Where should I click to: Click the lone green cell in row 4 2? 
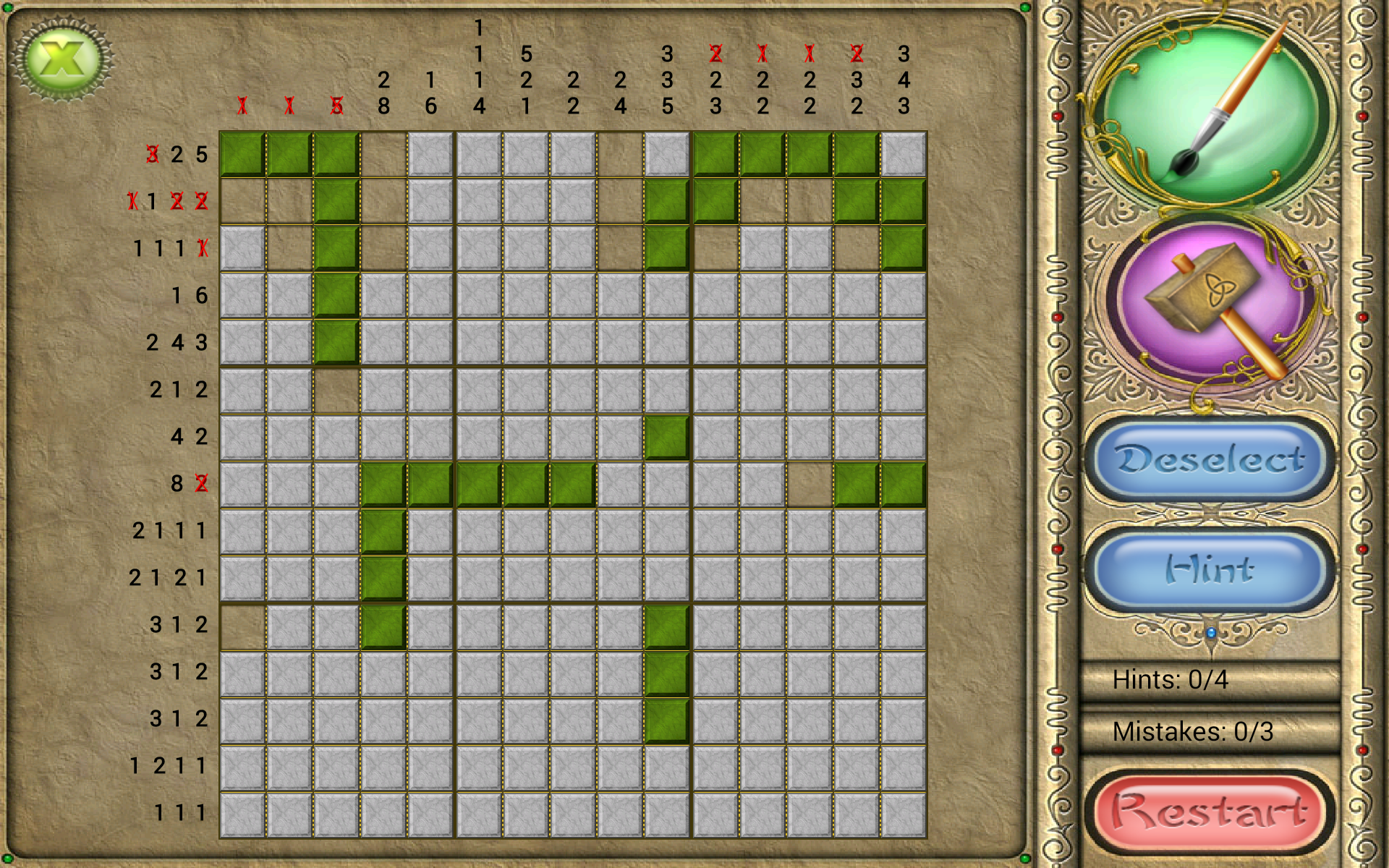(x=666, y=437)
